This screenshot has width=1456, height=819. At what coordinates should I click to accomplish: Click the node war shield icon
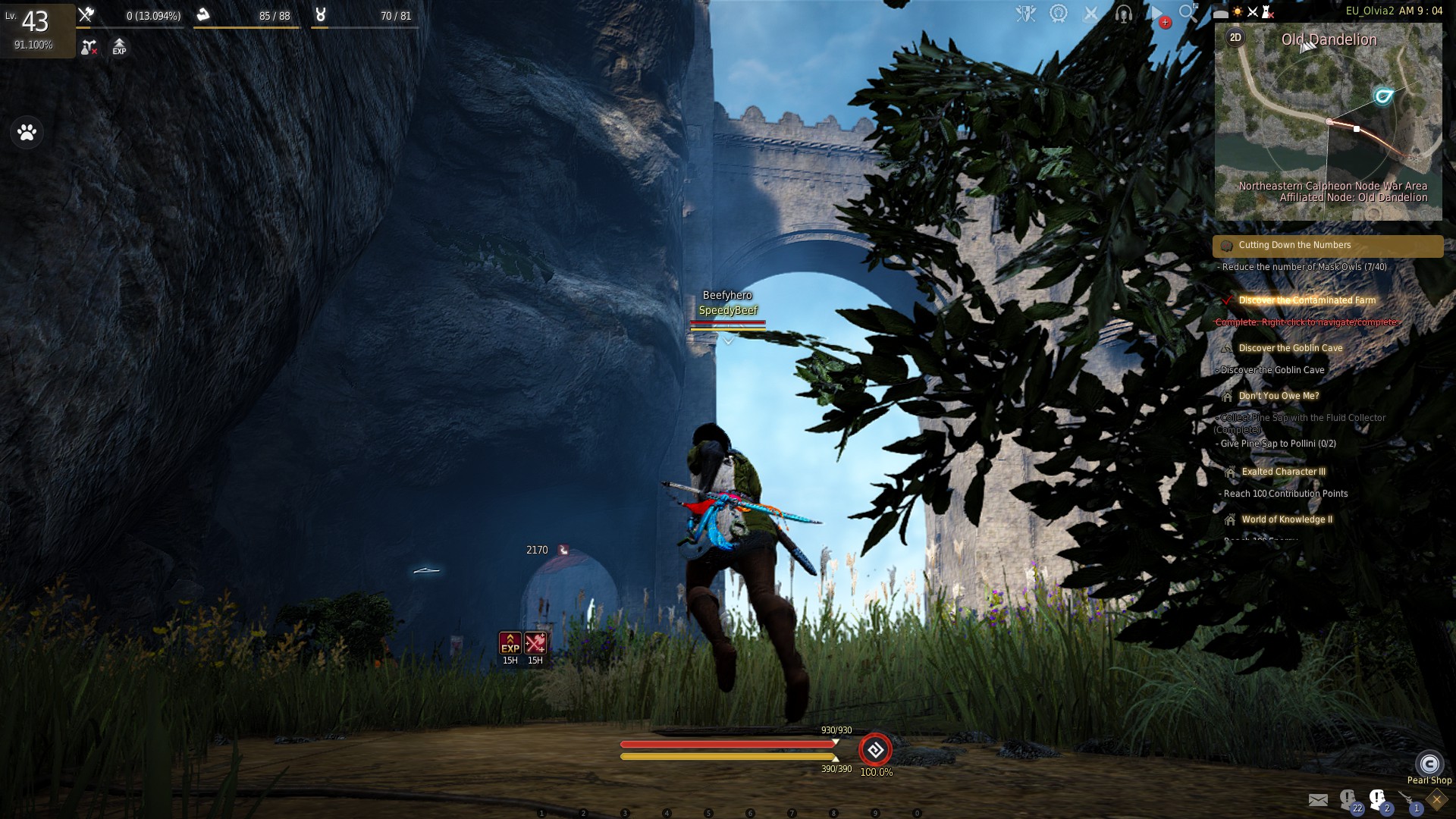click(1024, 13)
